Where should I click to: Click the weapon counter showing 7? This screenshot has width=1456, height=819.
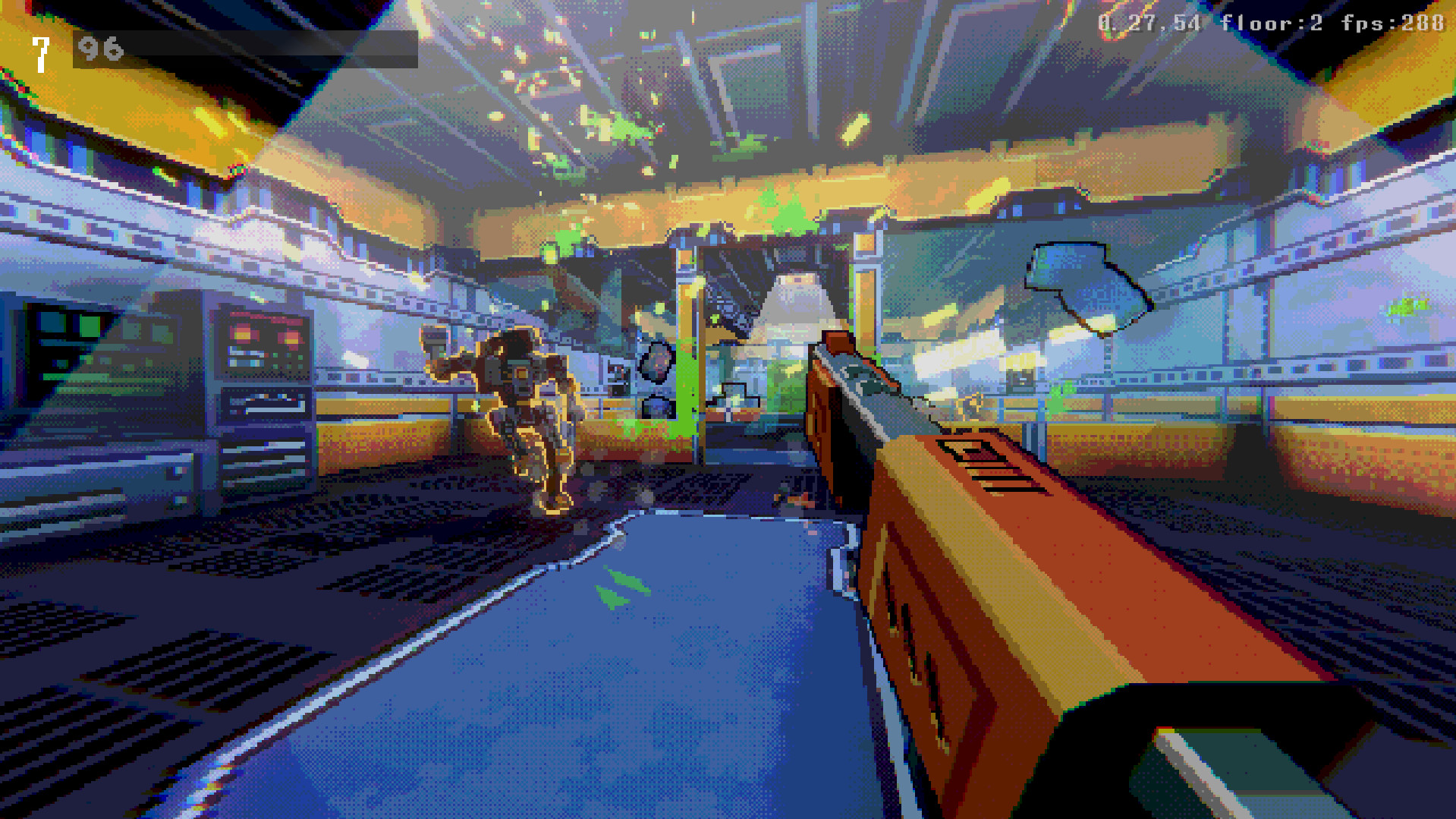pyautogui.click(x=39, y=52)
